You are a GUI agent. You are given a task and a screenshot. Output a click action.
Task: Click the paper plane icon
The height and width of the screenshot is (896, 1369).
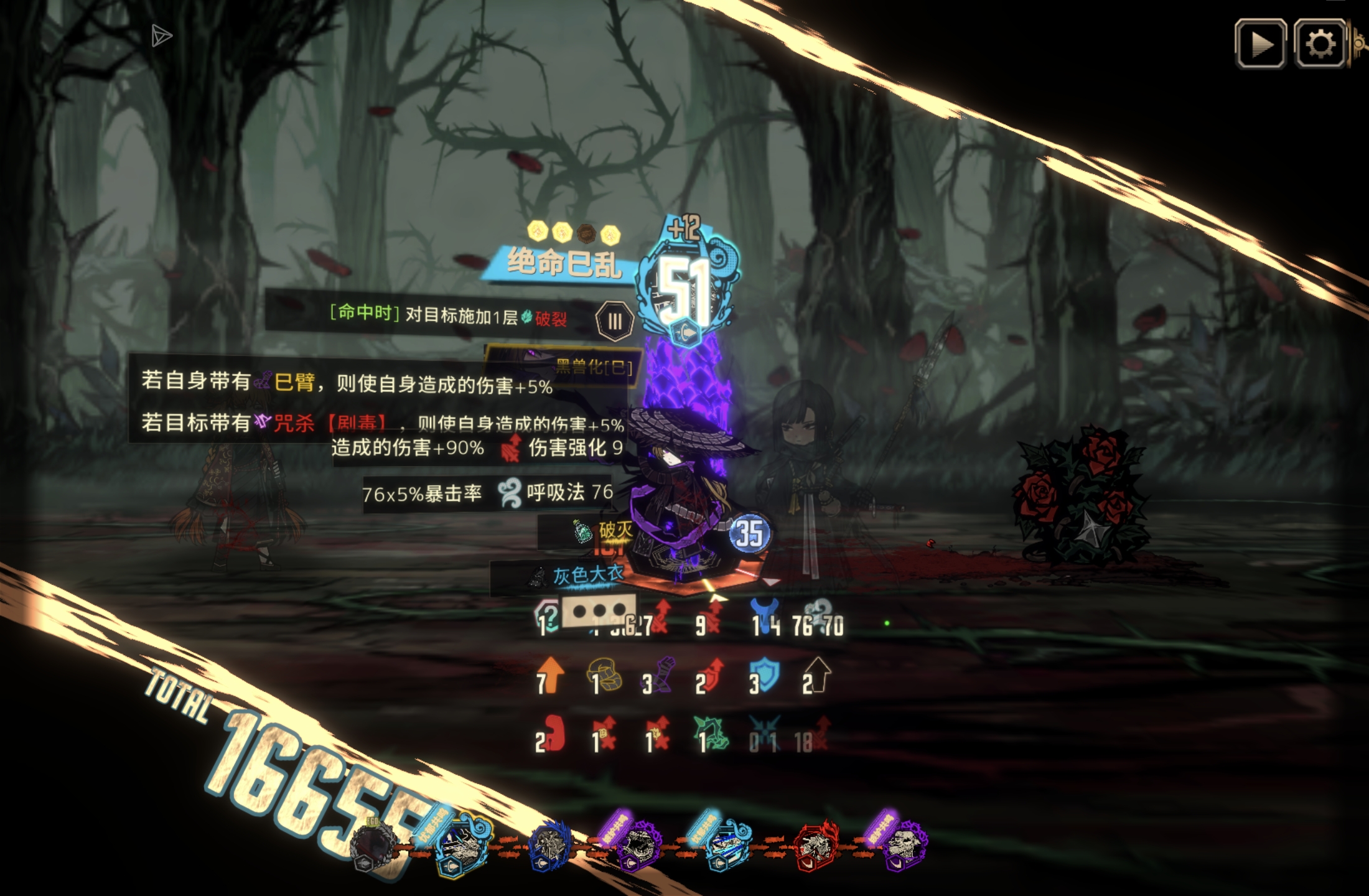(x=161, y=36)
